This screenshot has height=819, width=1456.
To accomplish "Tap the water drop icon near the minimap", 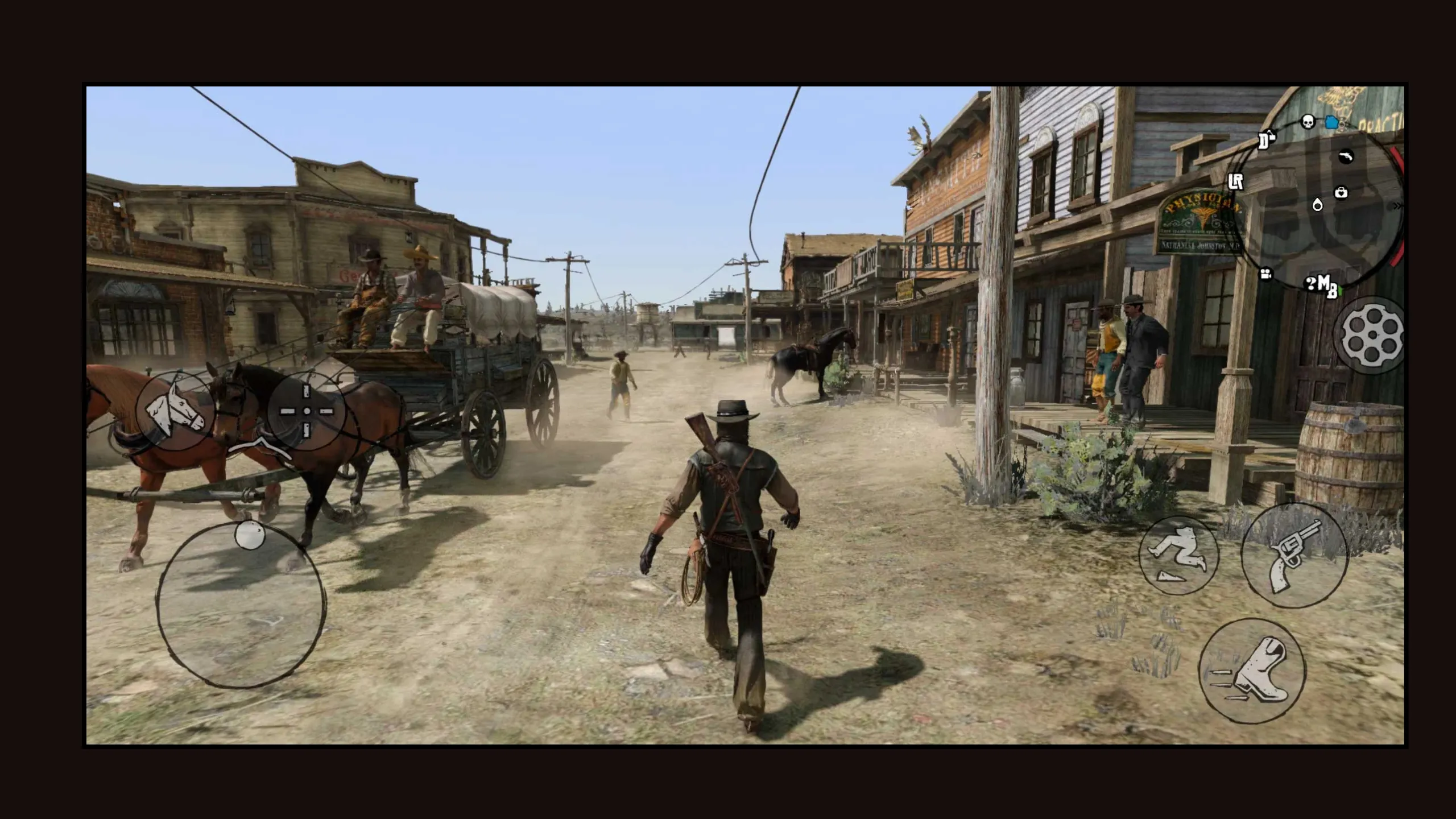I will (x=1318, y=206).
